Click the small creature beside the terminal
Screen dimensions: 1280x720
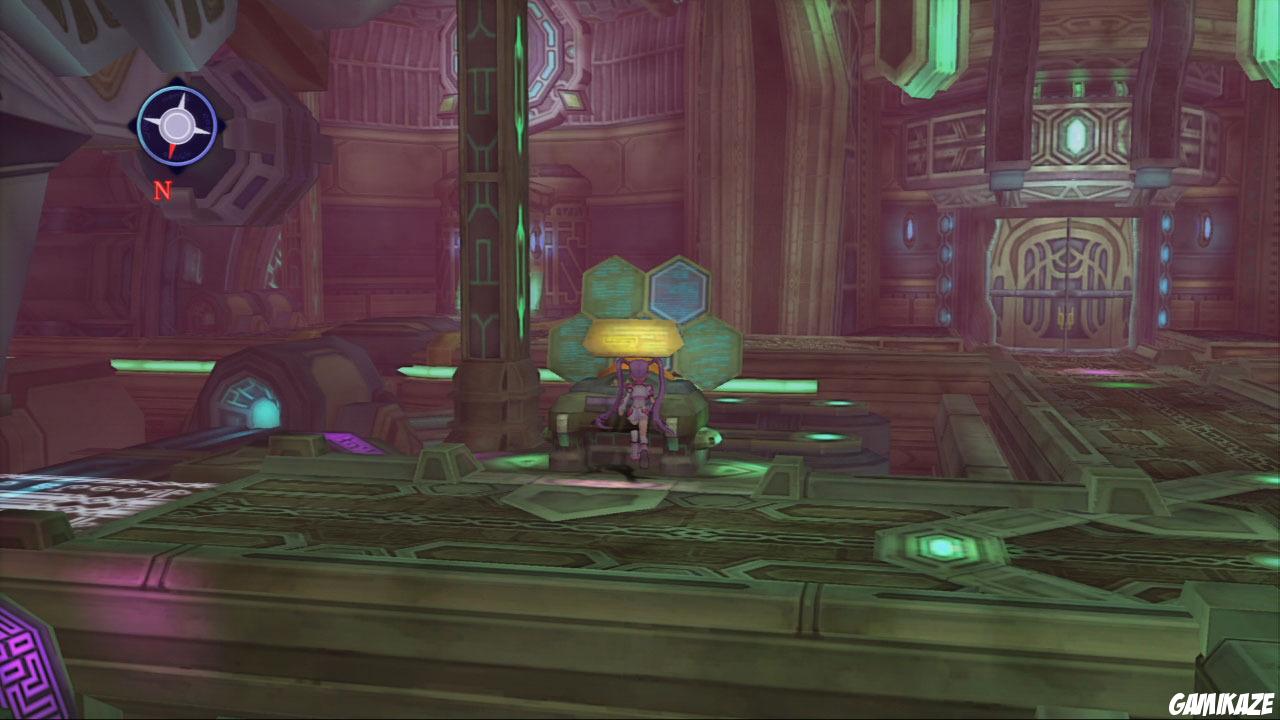point(708,438)
